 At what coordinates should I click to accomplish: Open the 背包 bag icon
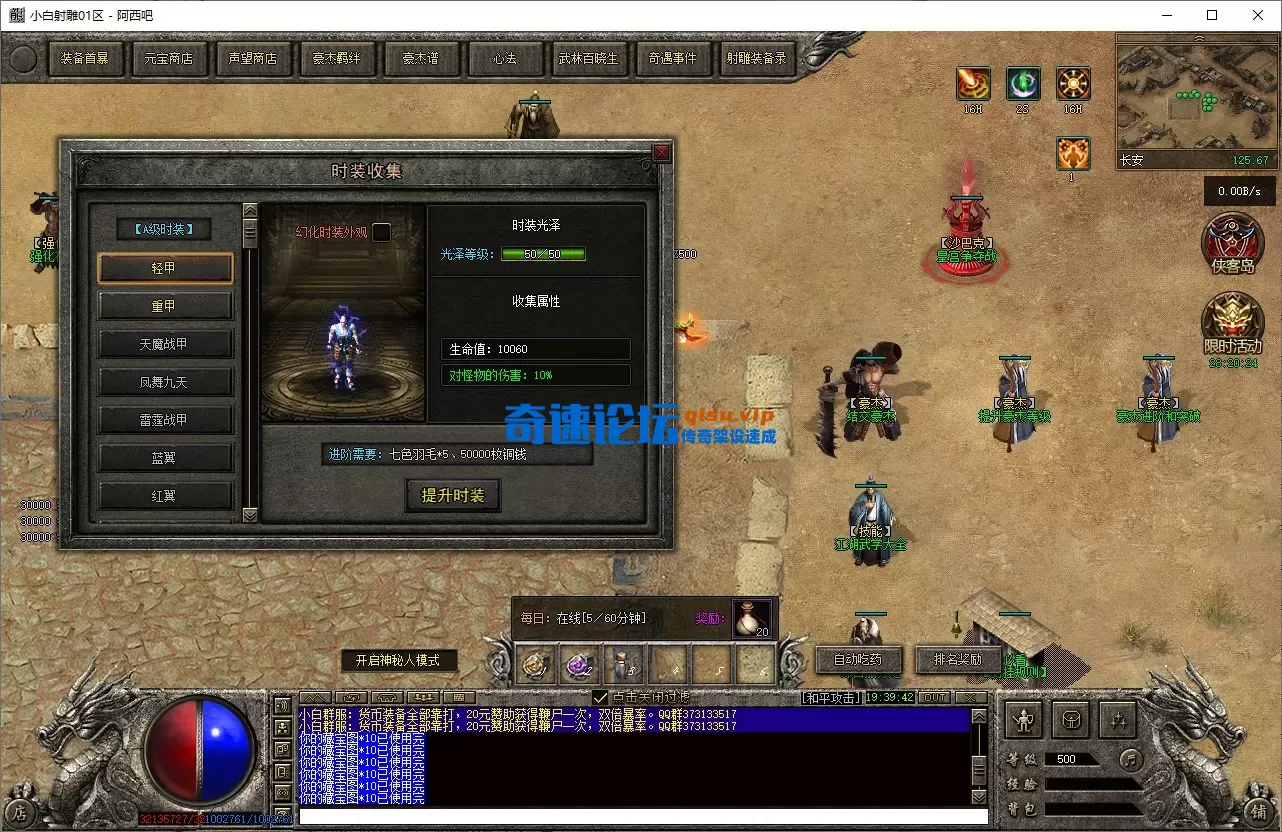(x=1070, y=719)
